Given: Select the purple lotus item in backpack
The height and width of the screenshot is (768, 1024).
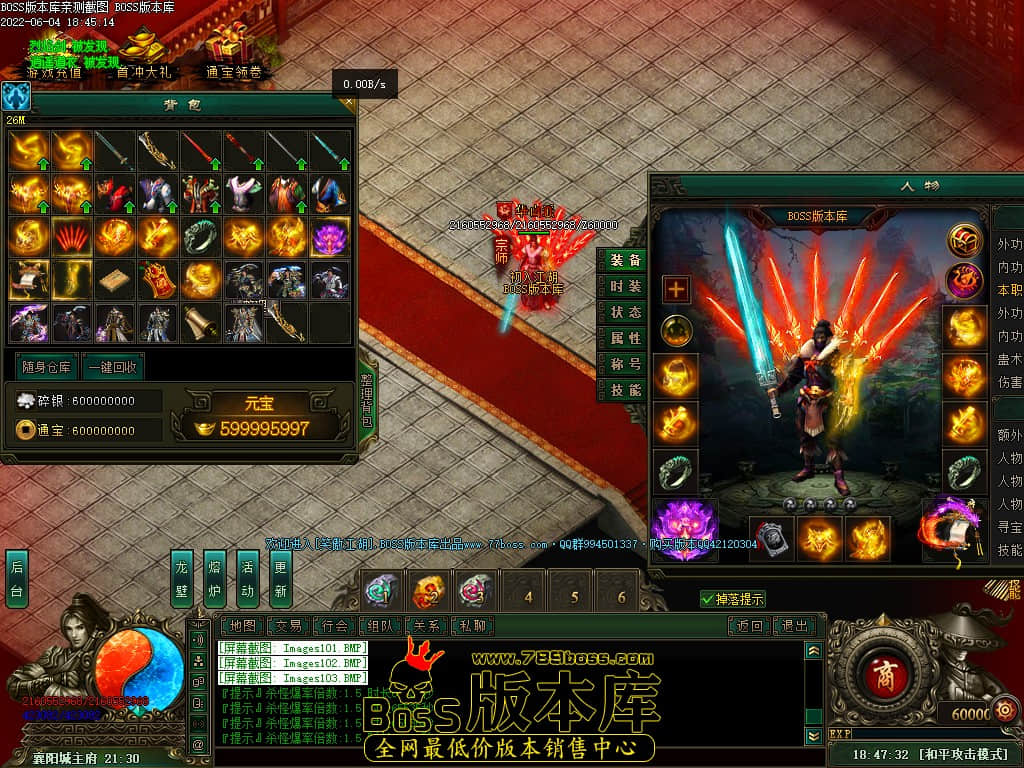Looking at the screenshot, I should point(330,237).
